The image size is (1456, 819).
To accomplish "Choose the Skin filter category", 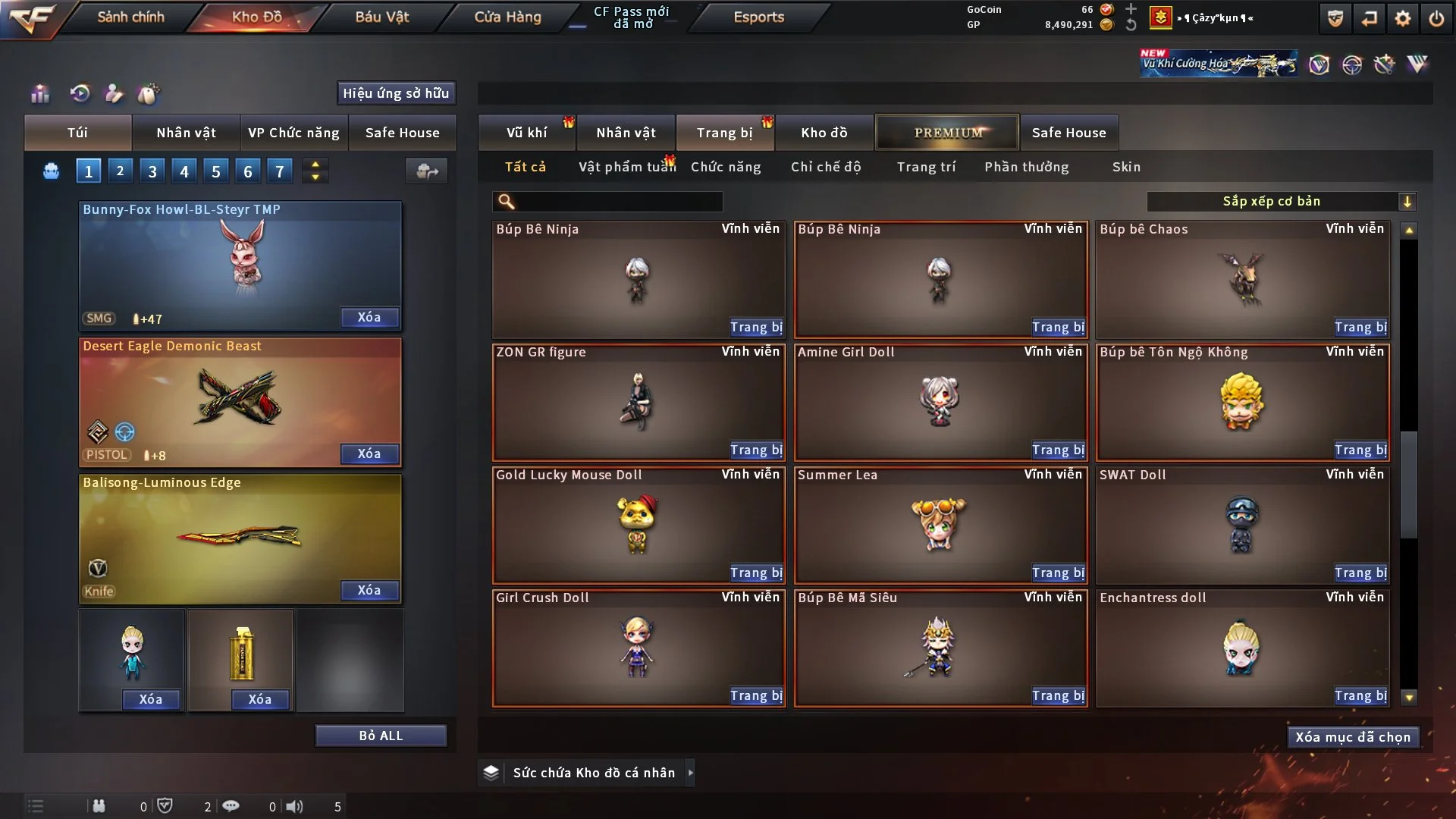I will click(1126, 167).
